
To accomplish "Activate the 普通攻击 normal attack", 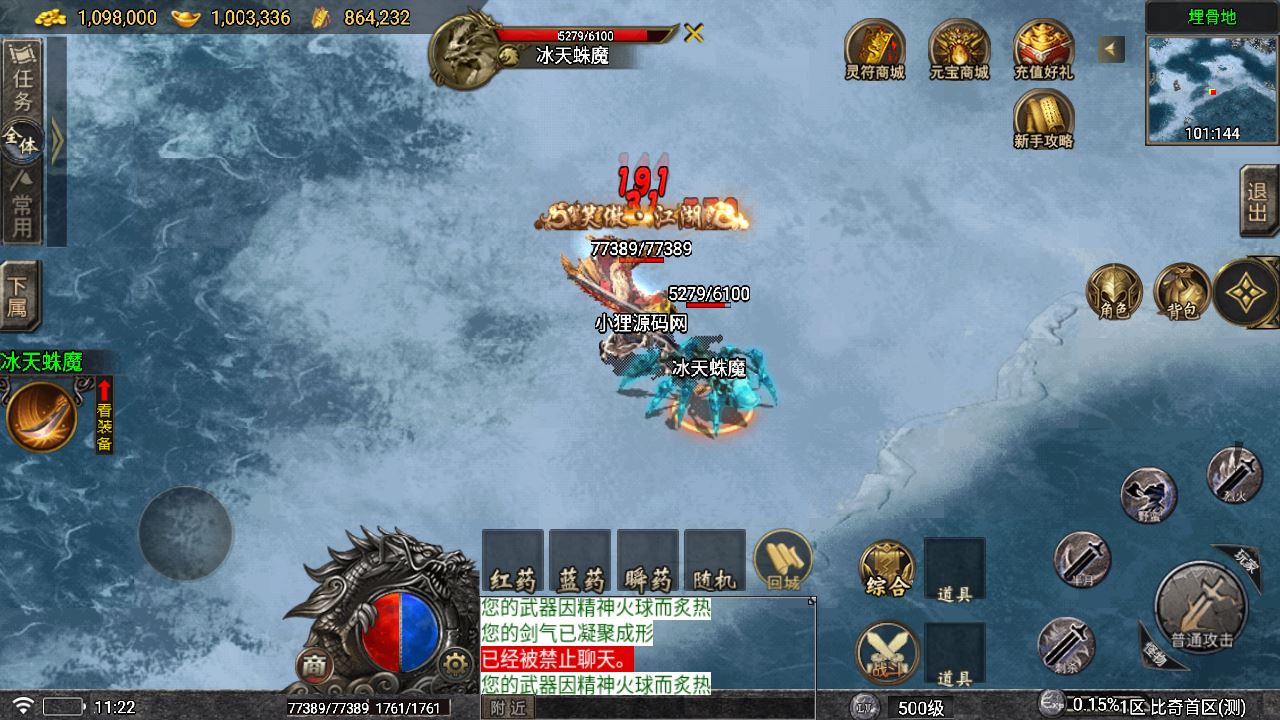I will [1201, 607].
